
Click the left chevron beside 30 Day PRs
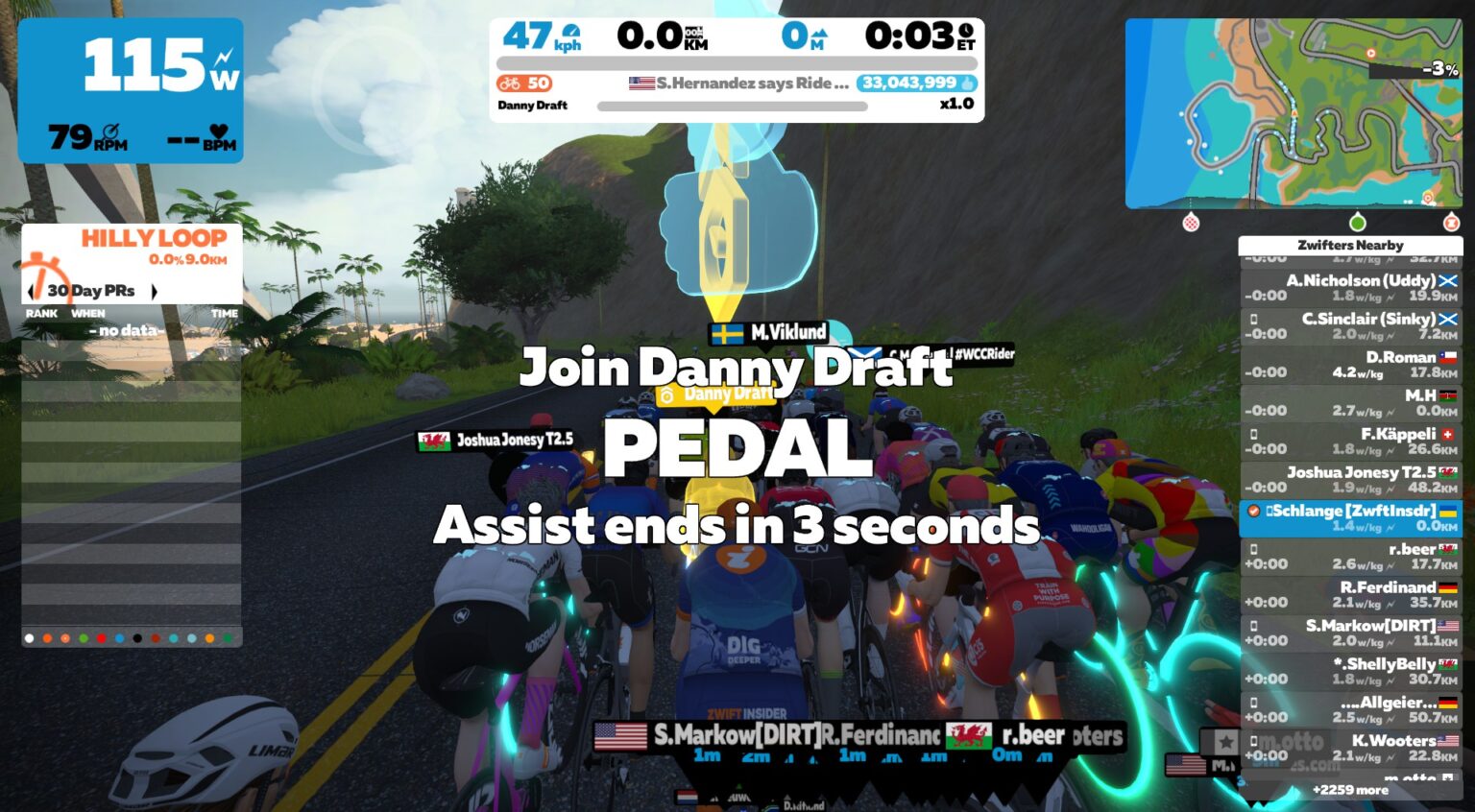(32, 289)
